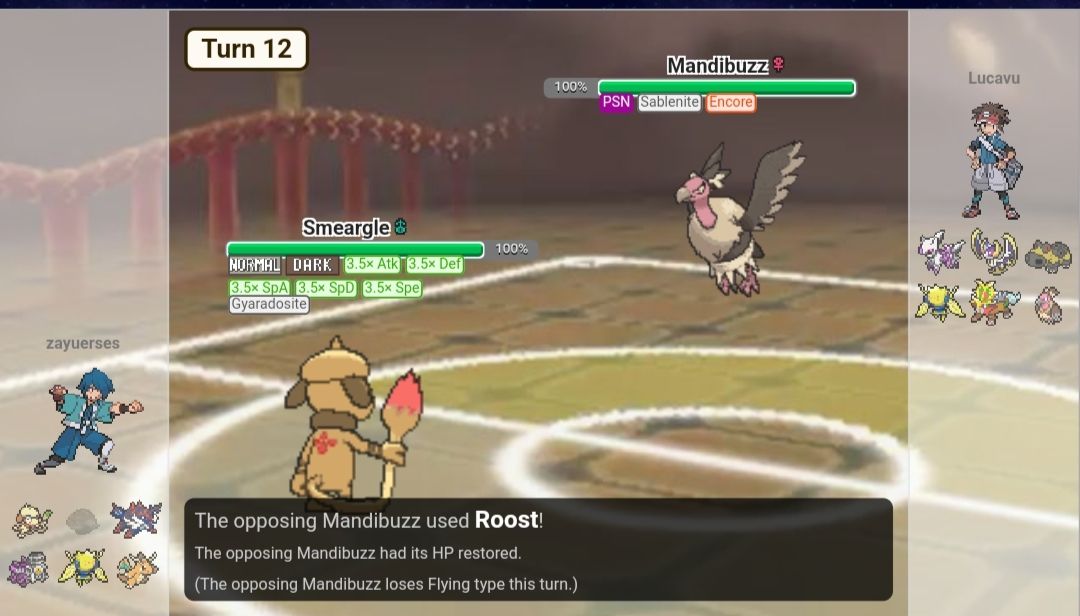
Task: Click the greyed-out fainted Pokémon icon
Action: coord(83,520)
